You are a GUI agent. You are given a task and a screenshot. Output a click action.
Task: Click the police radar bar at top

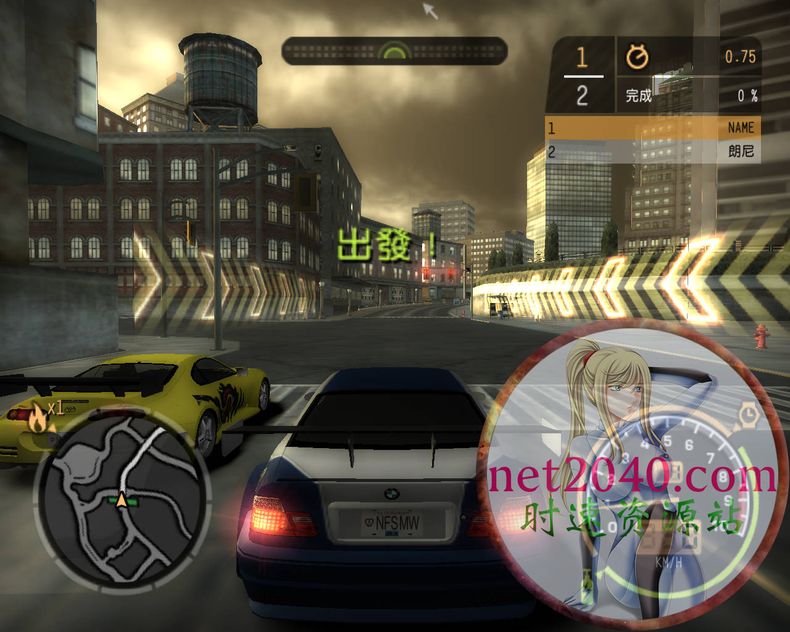point(394,50)
